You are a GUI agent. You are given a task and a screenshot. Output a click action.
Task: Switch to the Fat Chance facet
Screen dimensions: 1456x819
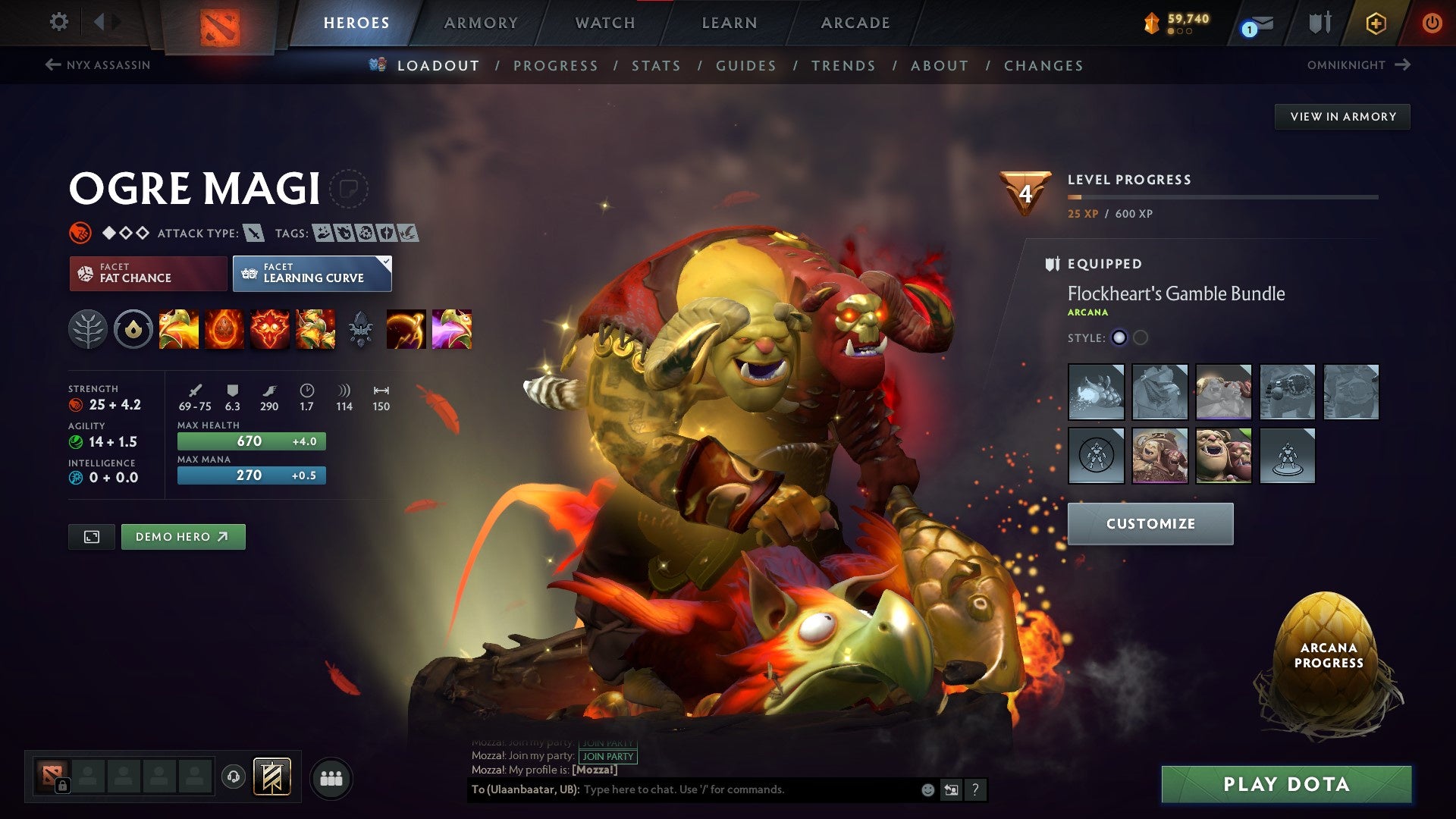[x=147, y=273]
